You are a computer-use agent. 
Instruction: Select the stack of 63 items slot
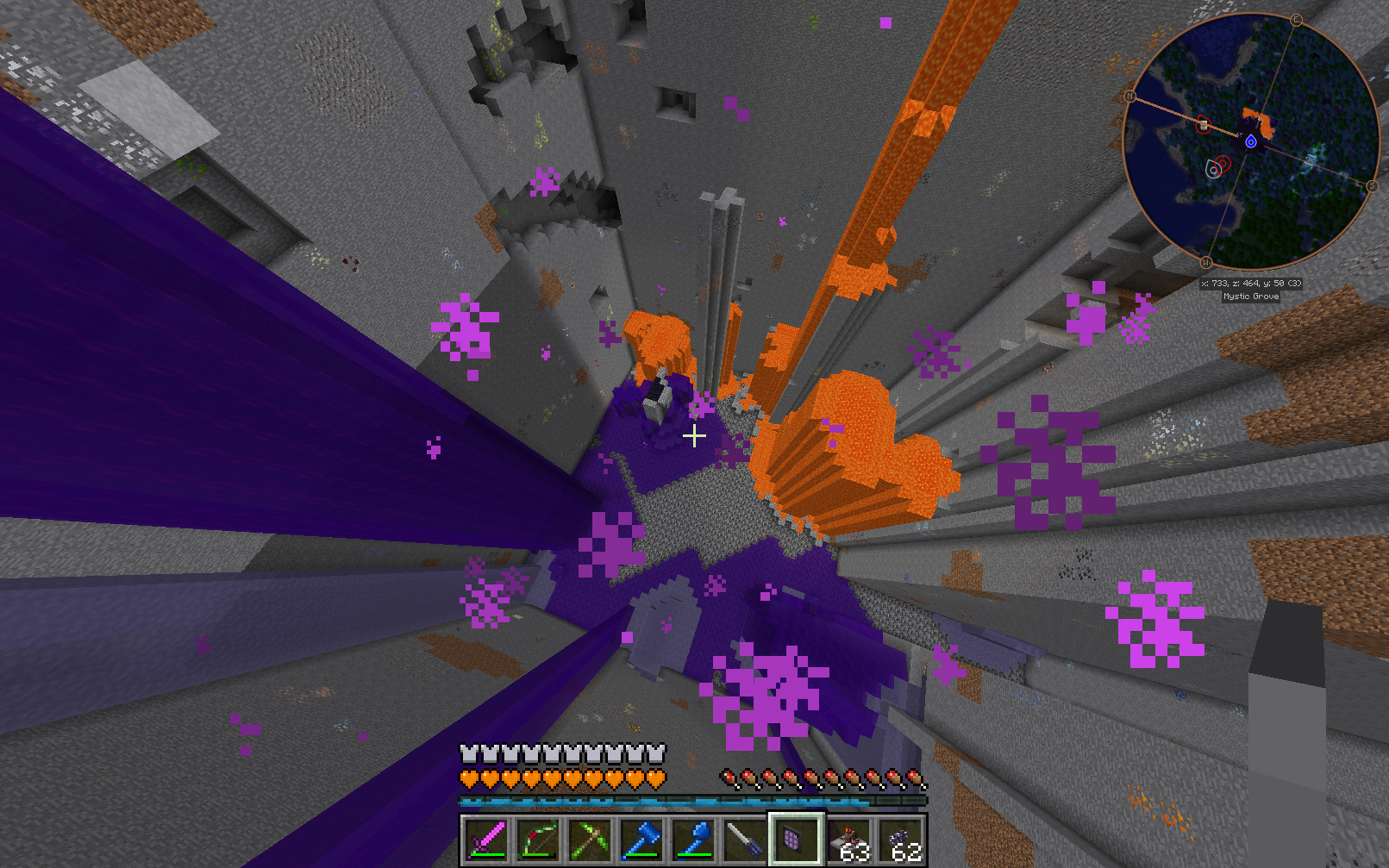[849, 840]
